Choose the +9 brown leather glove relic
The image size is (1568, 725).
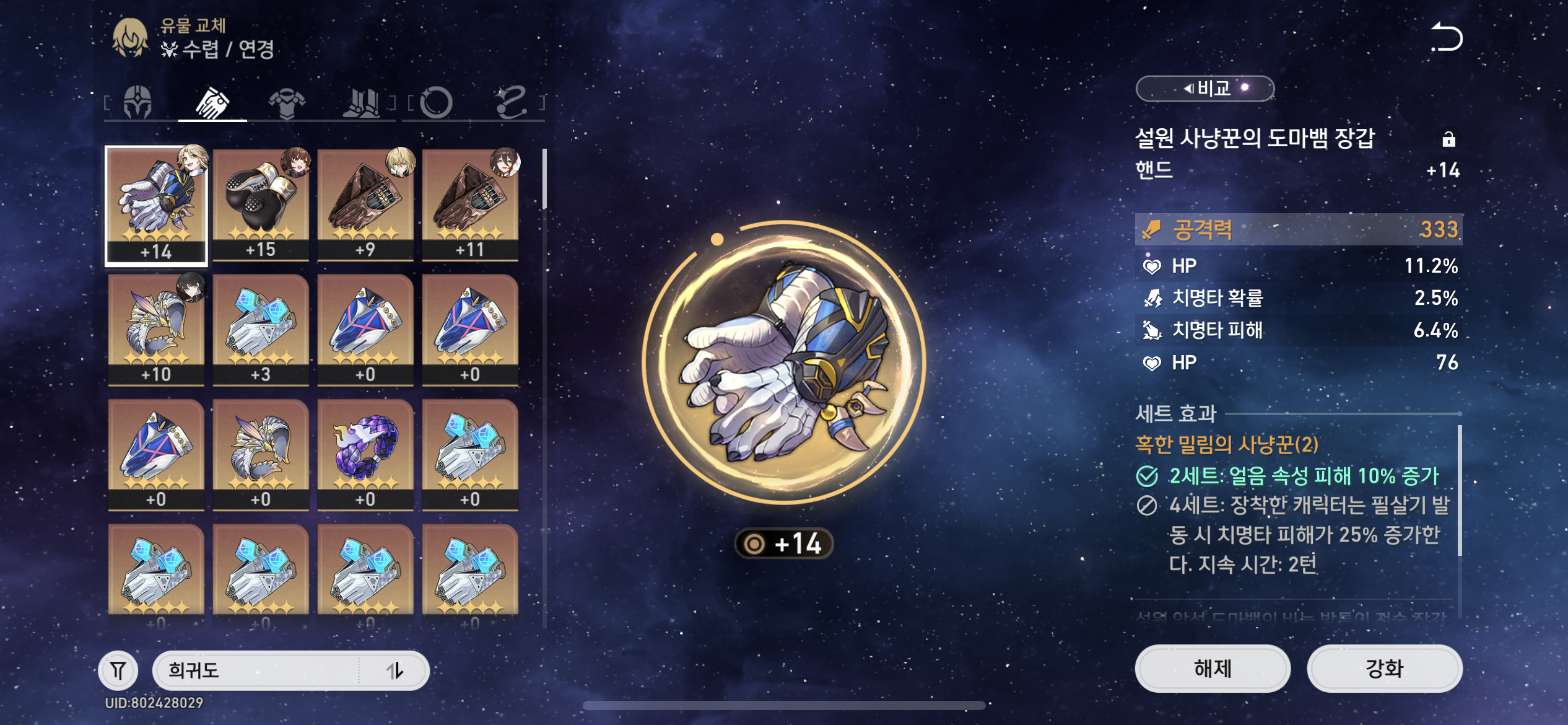365,204
